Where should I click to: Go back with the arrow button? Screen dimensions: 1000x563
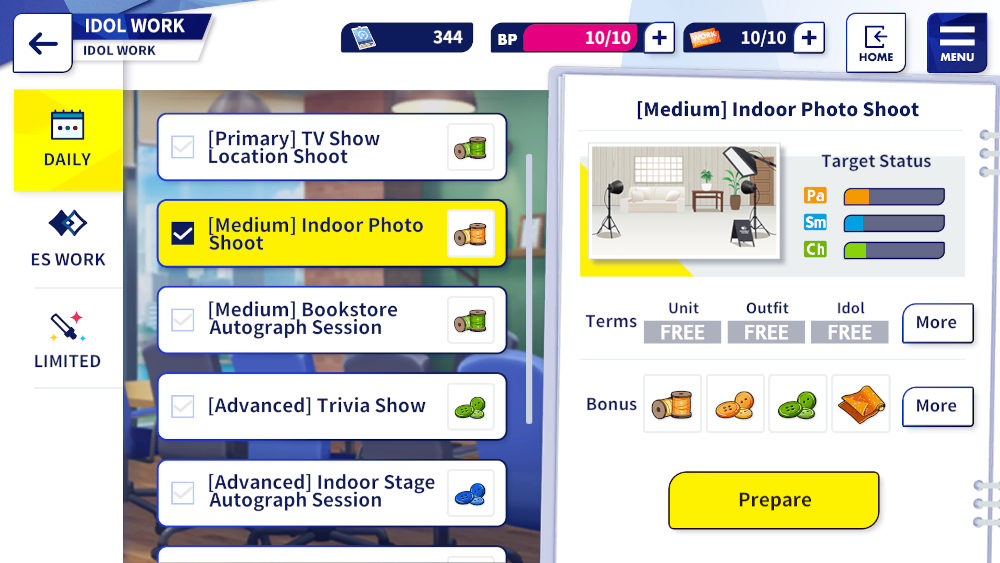coord(43,44)
